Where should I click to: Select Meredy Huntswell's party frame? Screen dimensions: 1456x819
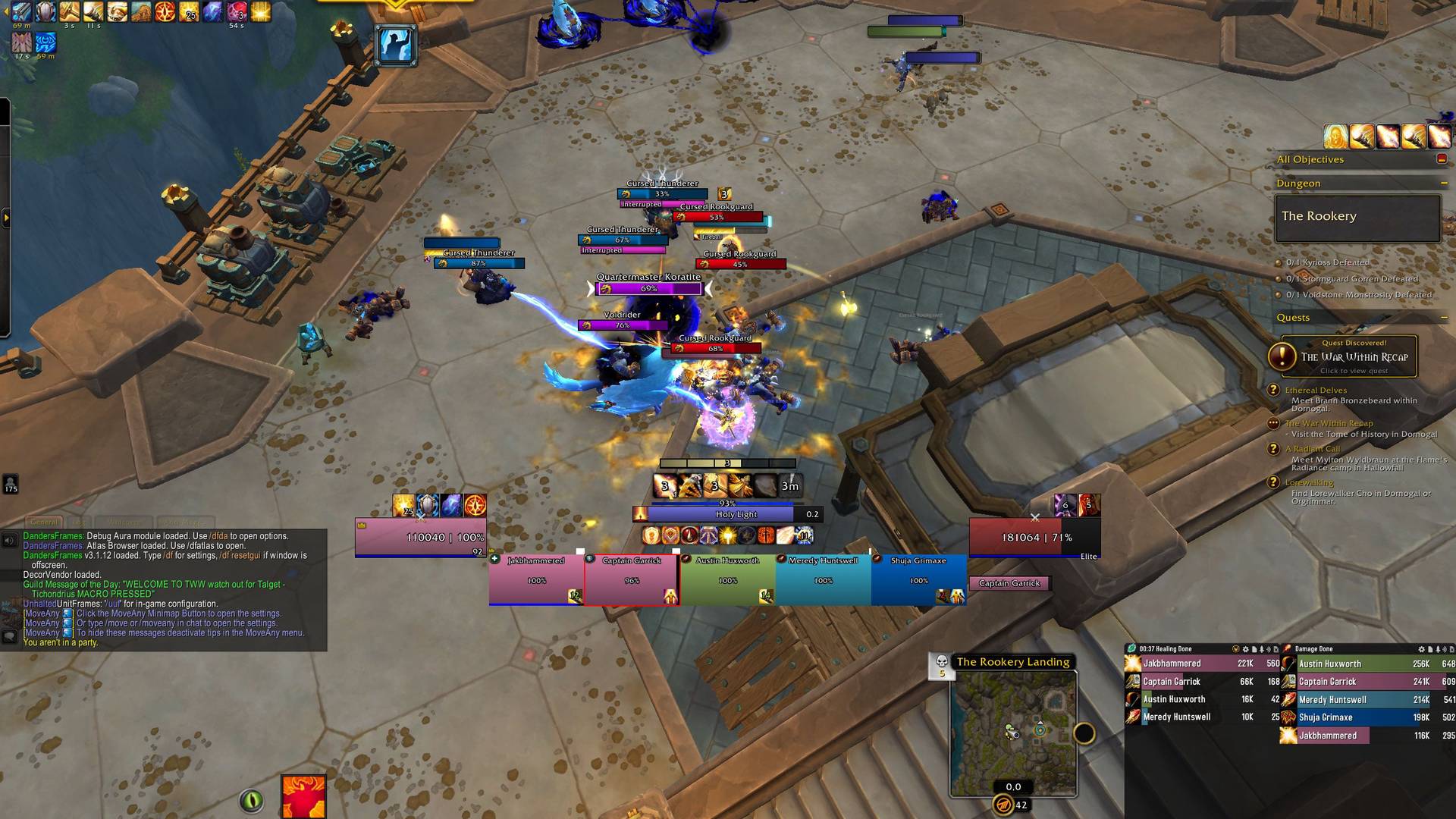pos(823,580)
